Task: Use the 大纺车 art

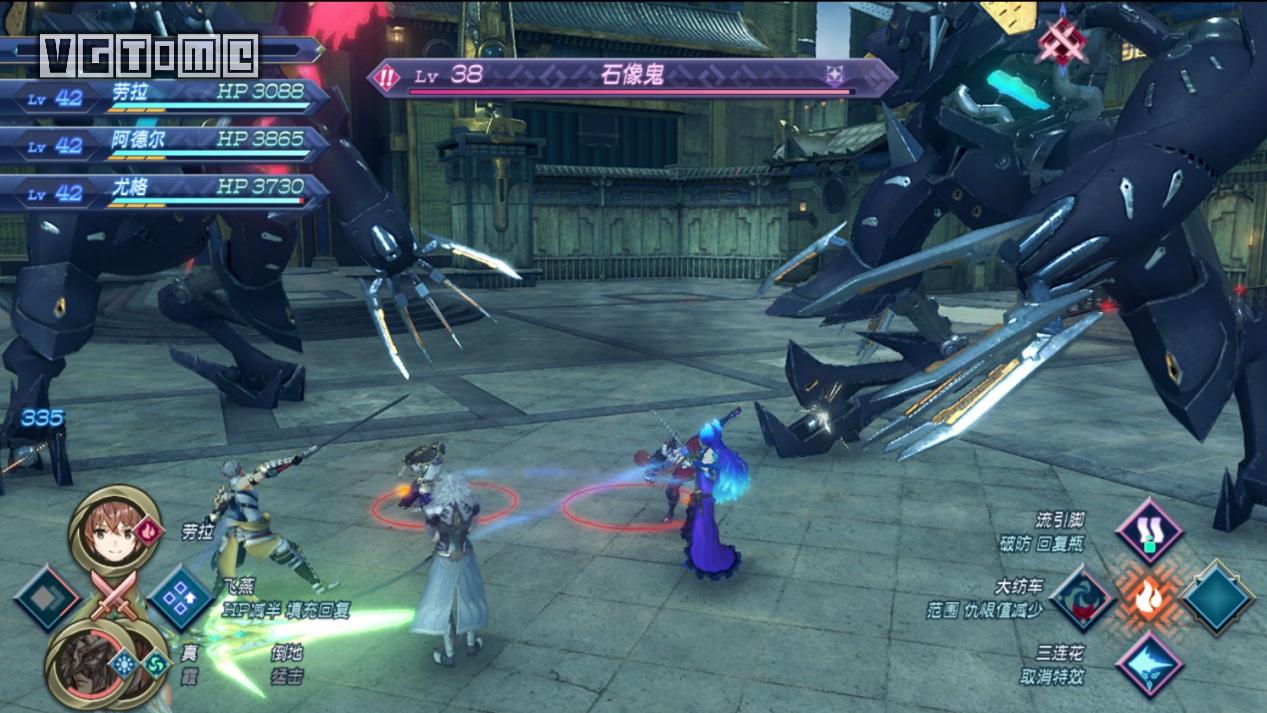Action: (1083, 598)
